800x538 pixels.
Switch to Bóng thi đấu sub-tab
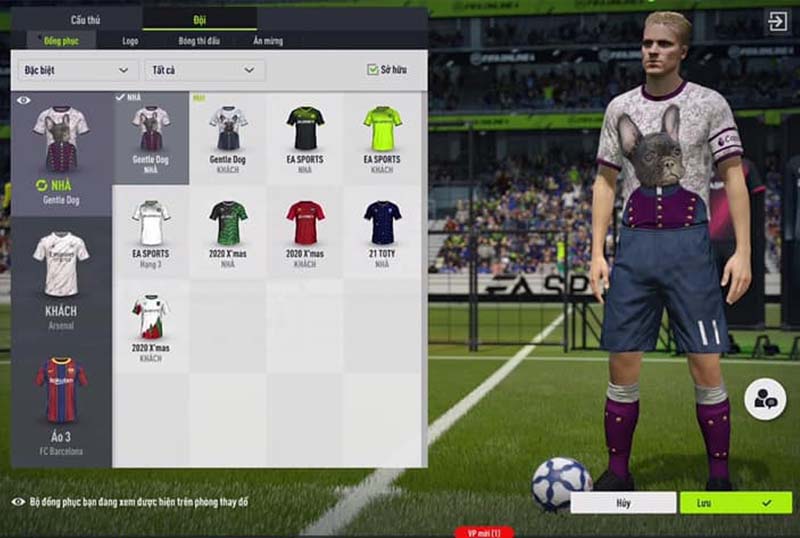(x=199, y=40)
